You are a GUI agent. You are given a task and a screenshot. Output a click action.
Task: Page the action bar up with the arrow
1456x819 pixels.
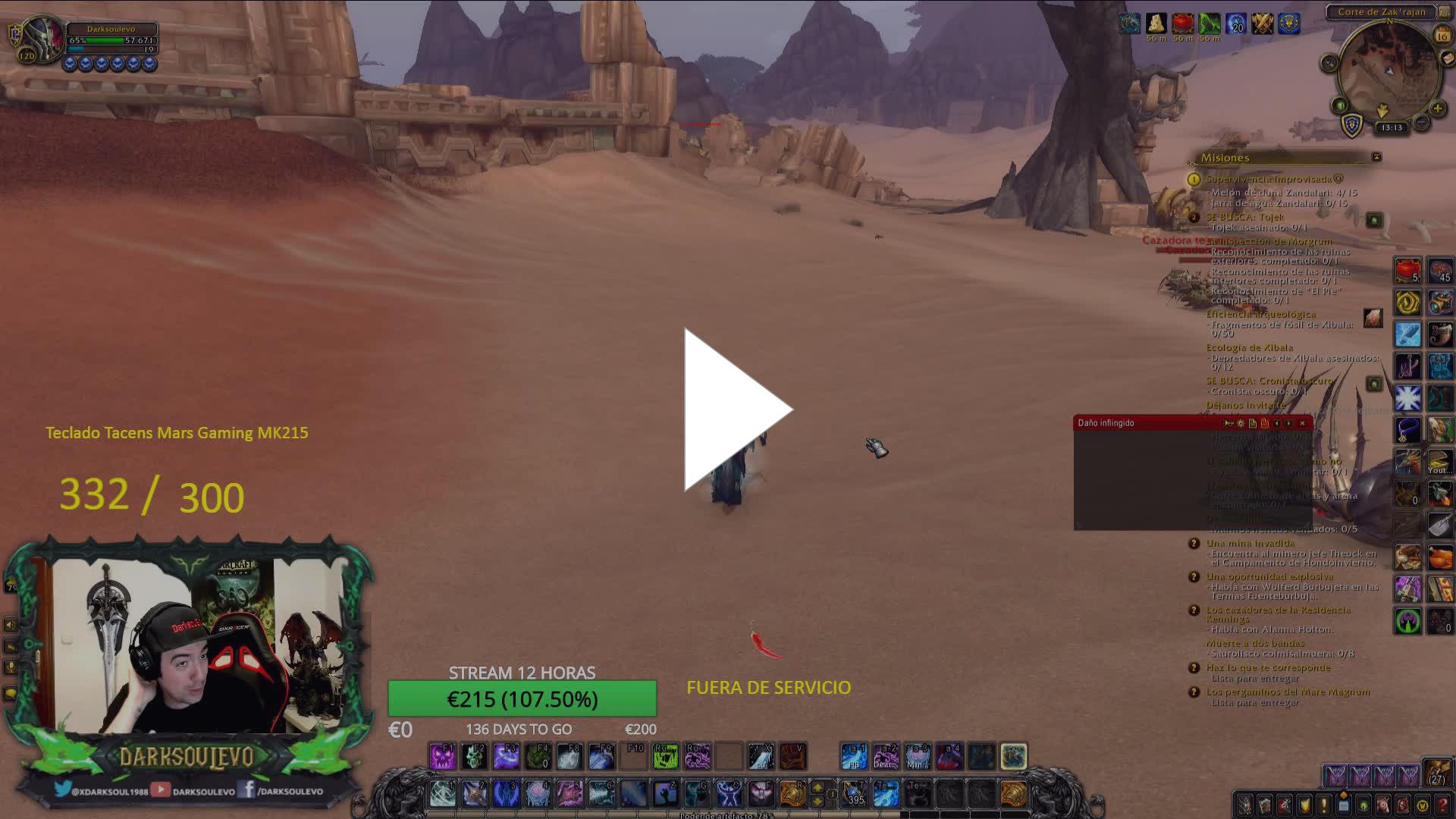(817, 787)
